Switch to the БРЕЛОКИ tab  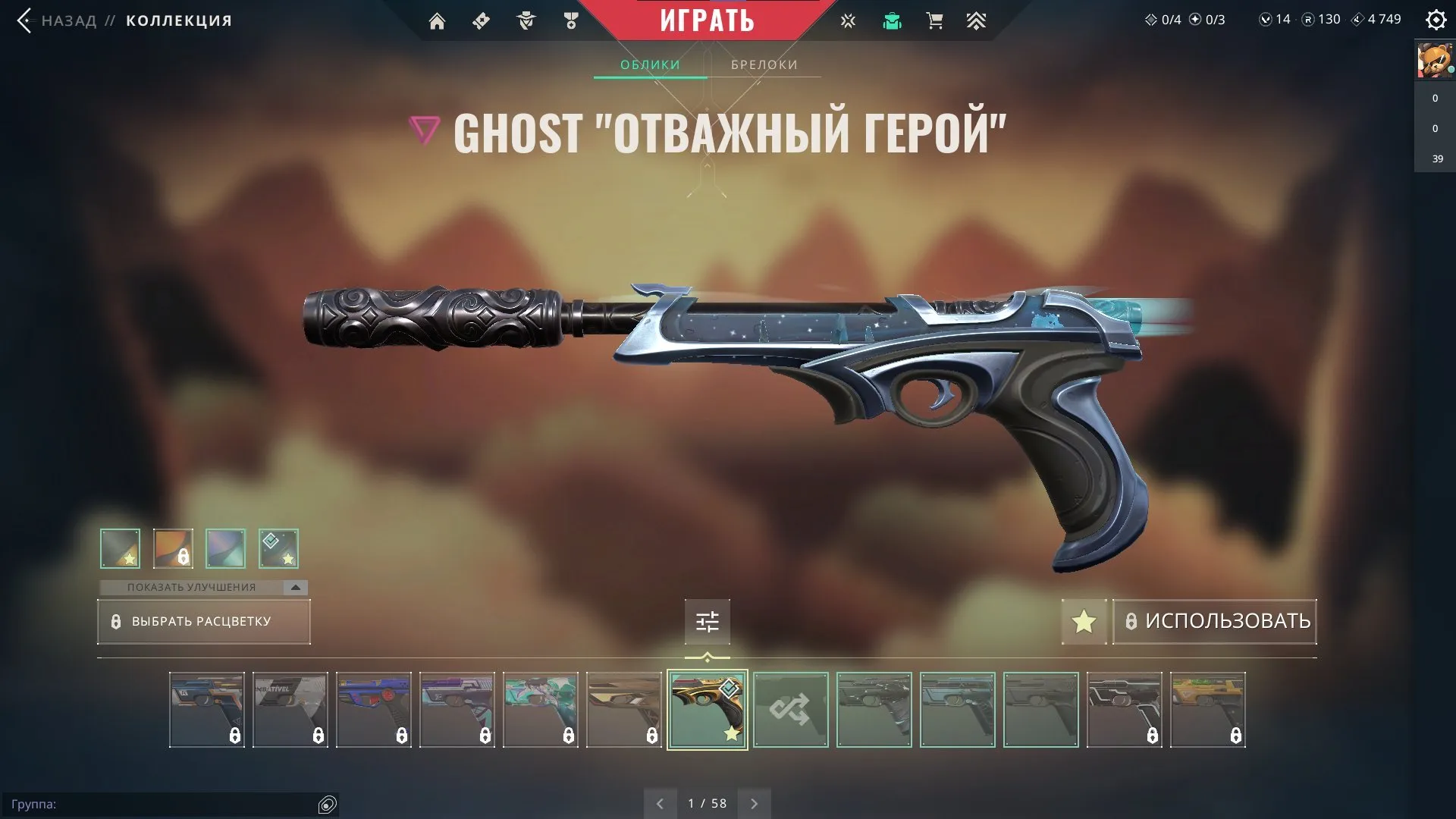coord(764,64)
